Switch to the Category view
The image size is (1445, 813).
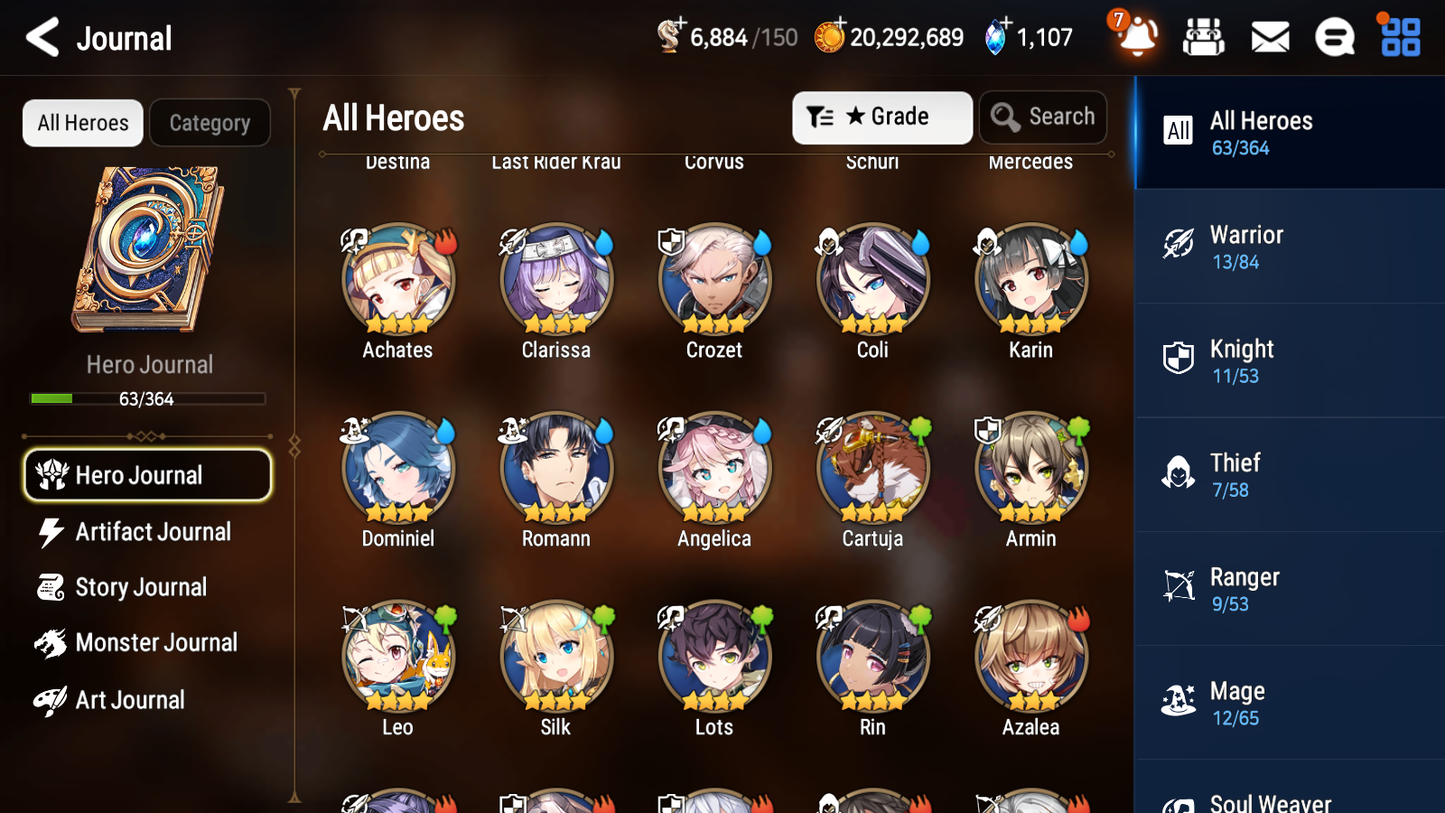(x=210, y=122)
